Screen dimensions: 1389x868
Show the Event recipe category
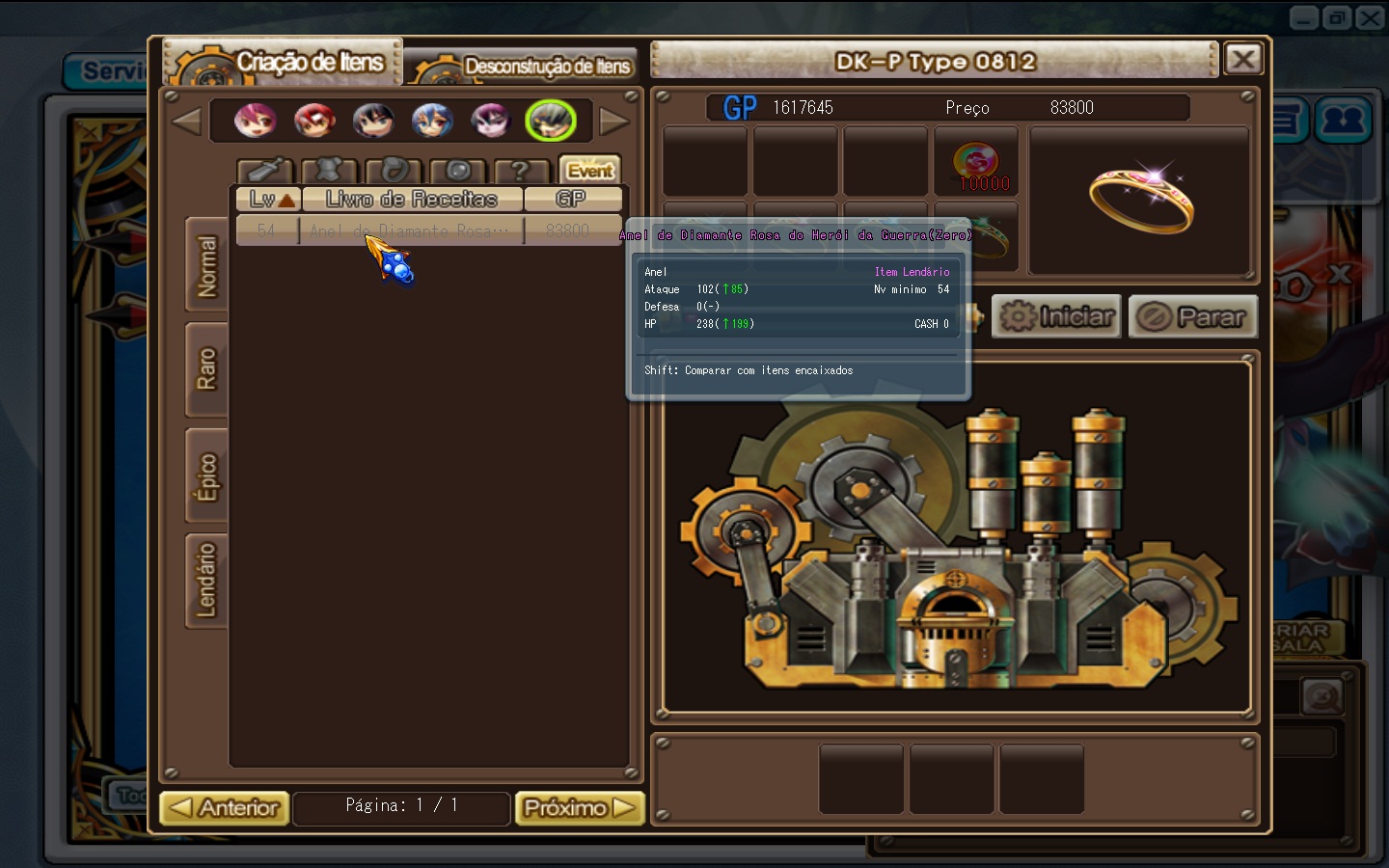589,171
